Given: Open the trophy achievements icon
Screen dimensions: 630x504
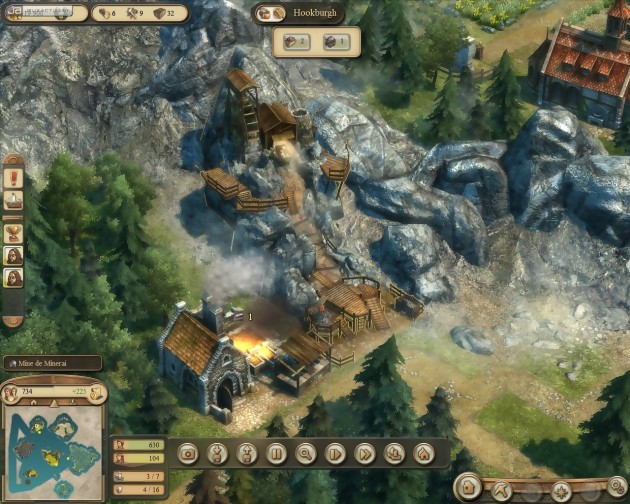Looking at the screenshot, I should click(x=13, y=232).
